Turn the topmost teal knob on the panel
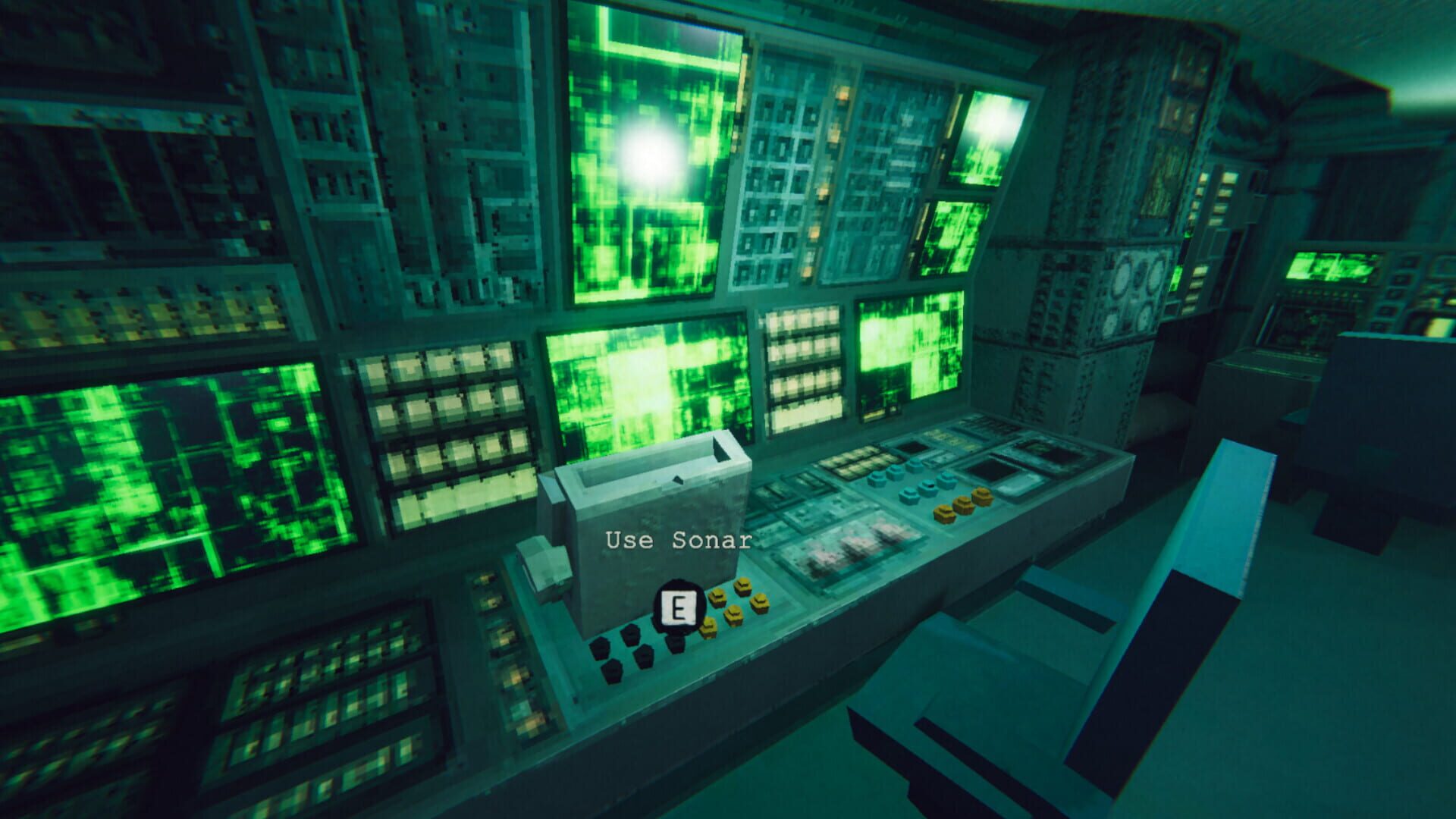 click(x=916, y=465)
